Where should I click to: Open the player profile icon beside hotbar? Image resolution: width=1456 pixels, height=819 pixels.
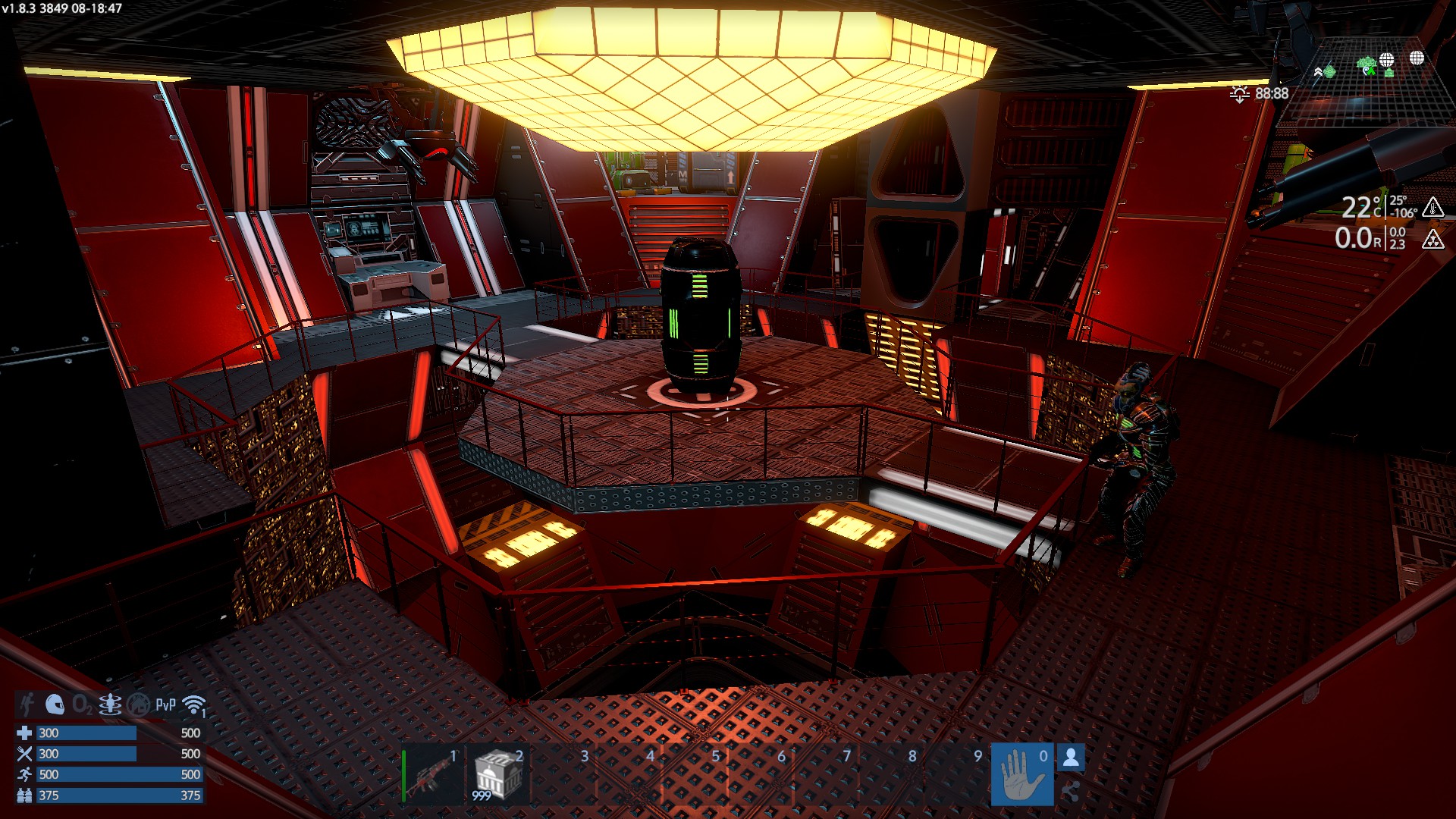pos(1071,757)
